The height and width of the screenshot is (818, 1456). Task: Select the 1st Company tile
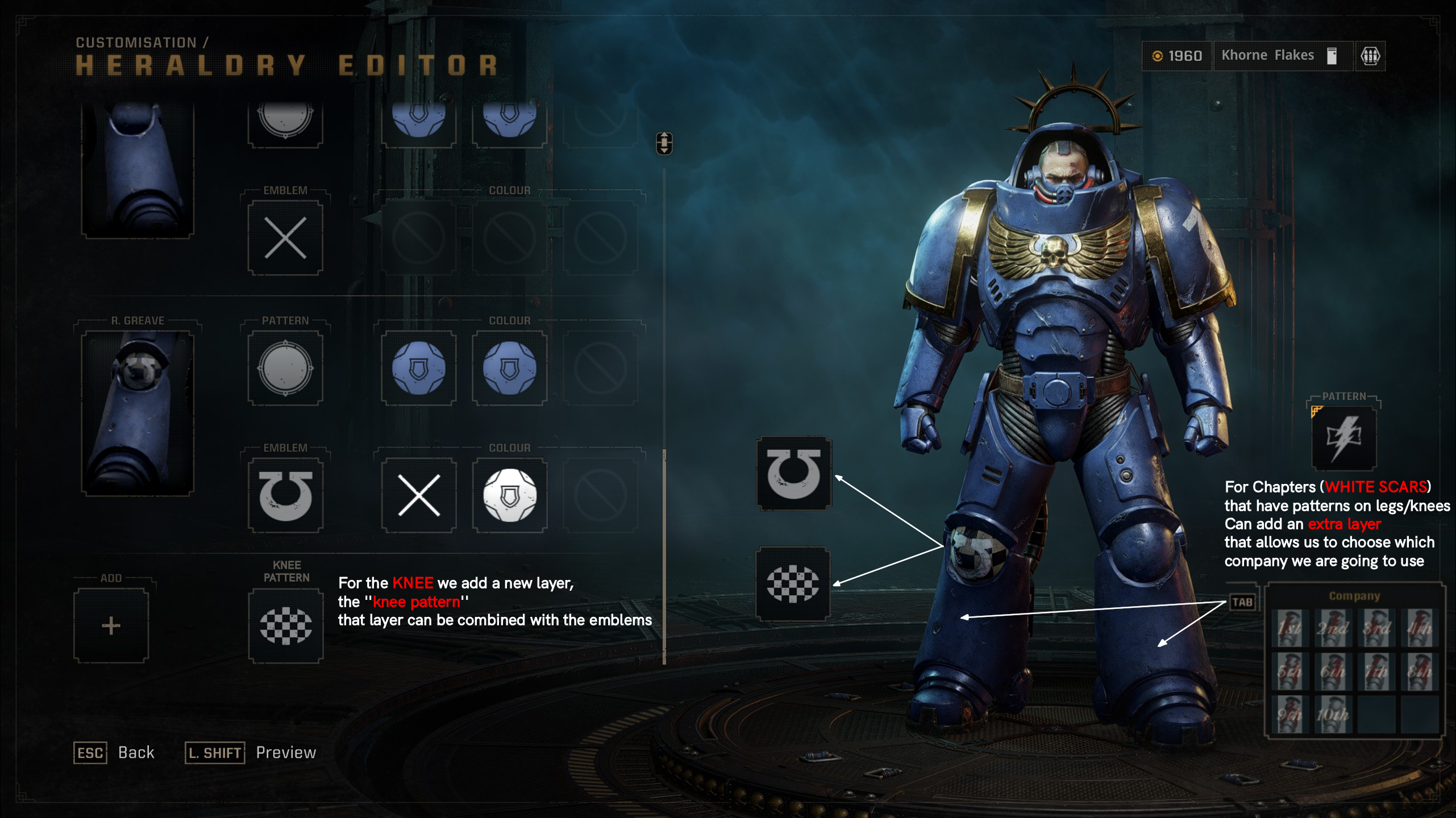coord(1289,628)
